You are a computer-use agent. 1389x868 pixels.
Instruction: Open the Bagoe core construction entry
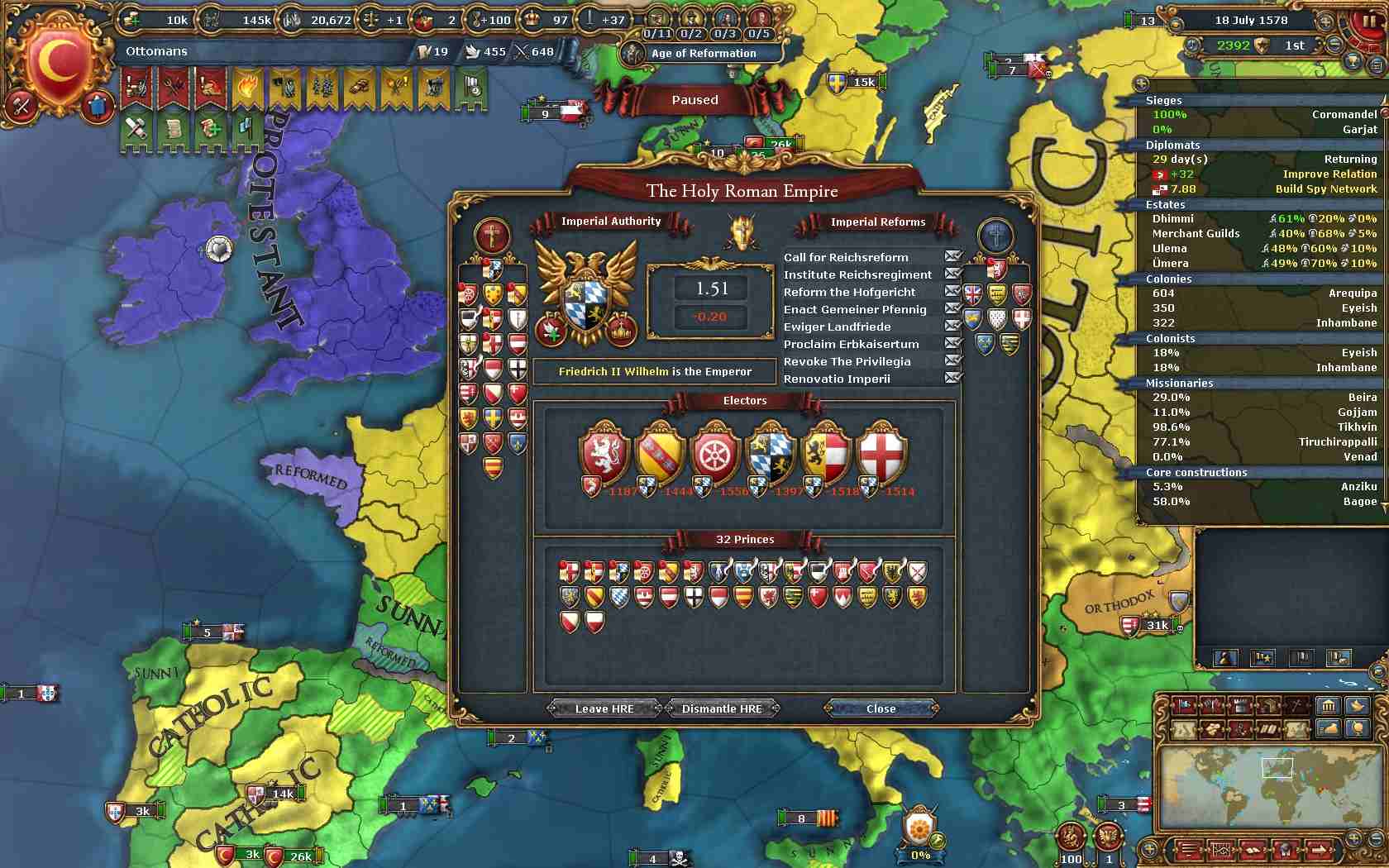click(x=1360, y=501)
